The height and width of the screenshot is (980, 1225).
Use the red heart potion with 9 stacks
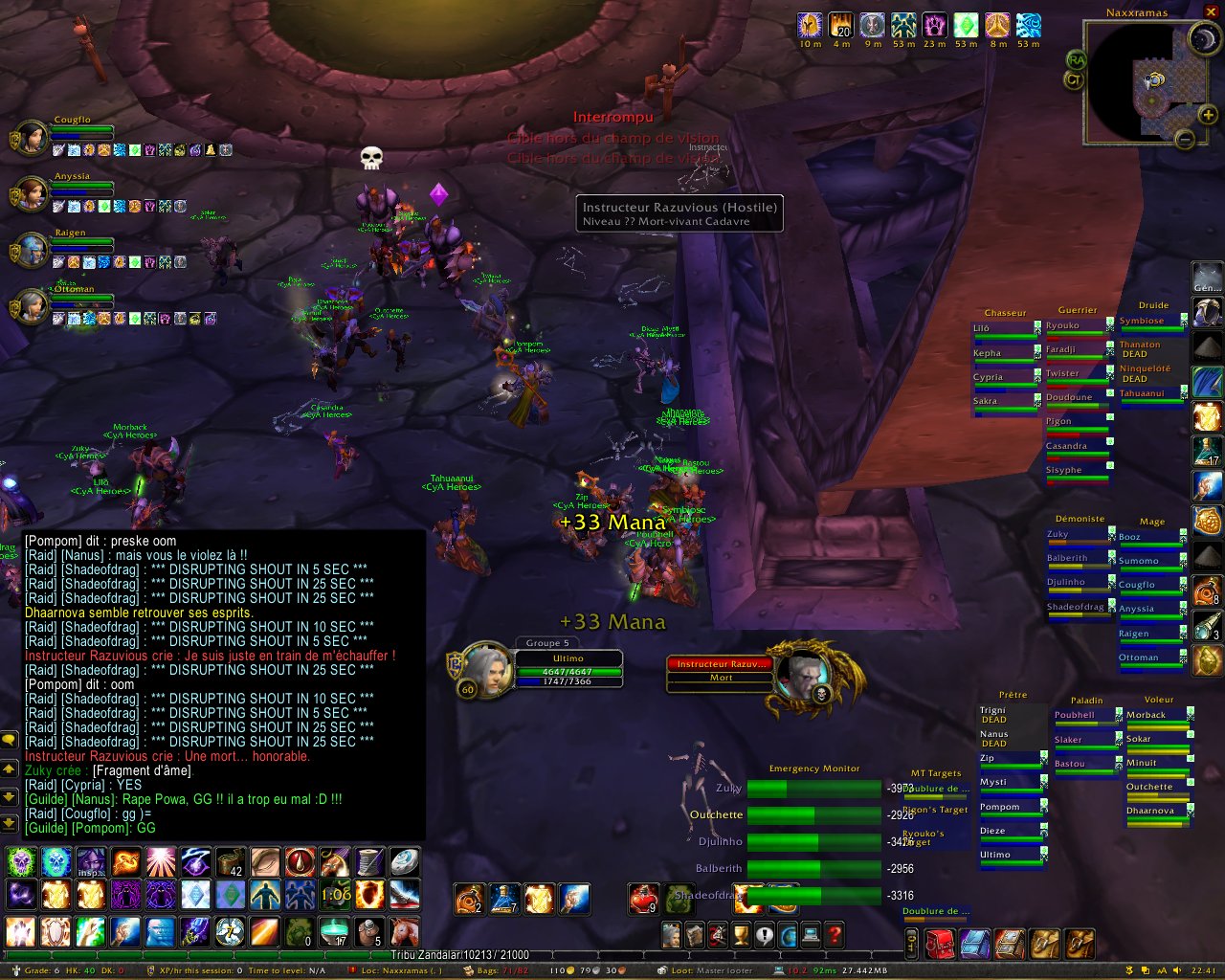point(643,899)
